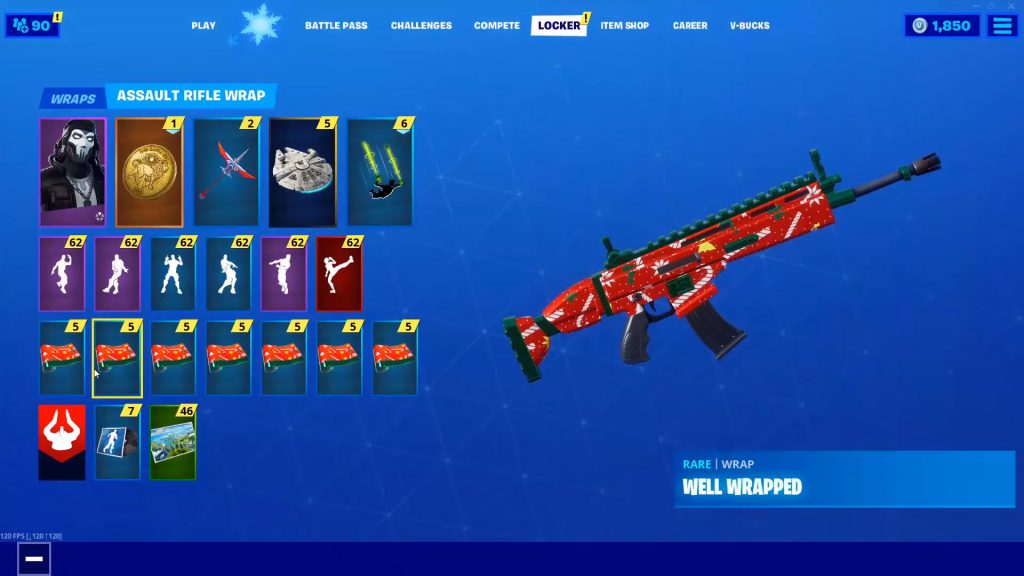Pick the Millennium Falcon glider slot
Screen dimensions: 1024x576
(302, 172)
